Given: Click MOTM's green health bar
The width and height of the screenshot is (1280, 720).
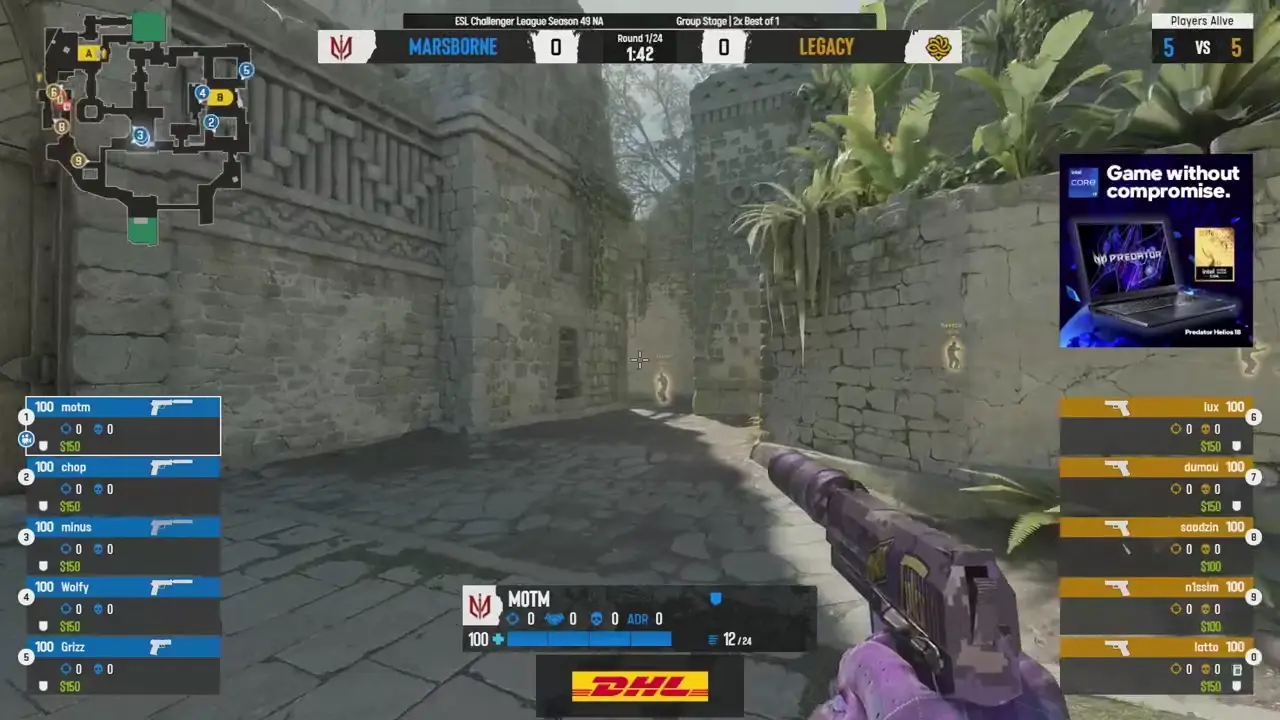Looking at the screenshot, I should [x=590, y=640].
